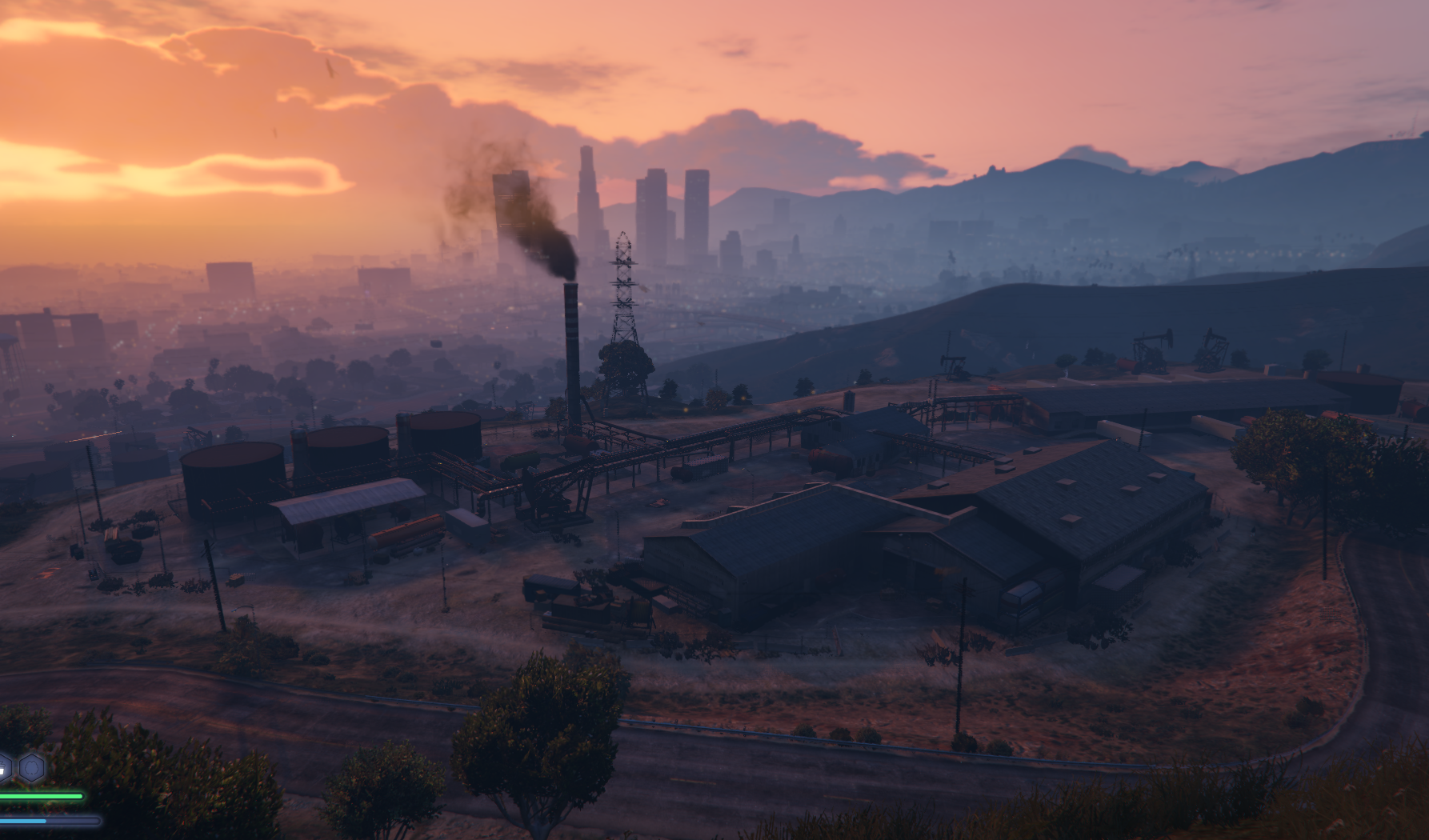1429x840 pixels.
Task: Click the partly hidden white hexagon icon
Action: click(x=4, y=768)
